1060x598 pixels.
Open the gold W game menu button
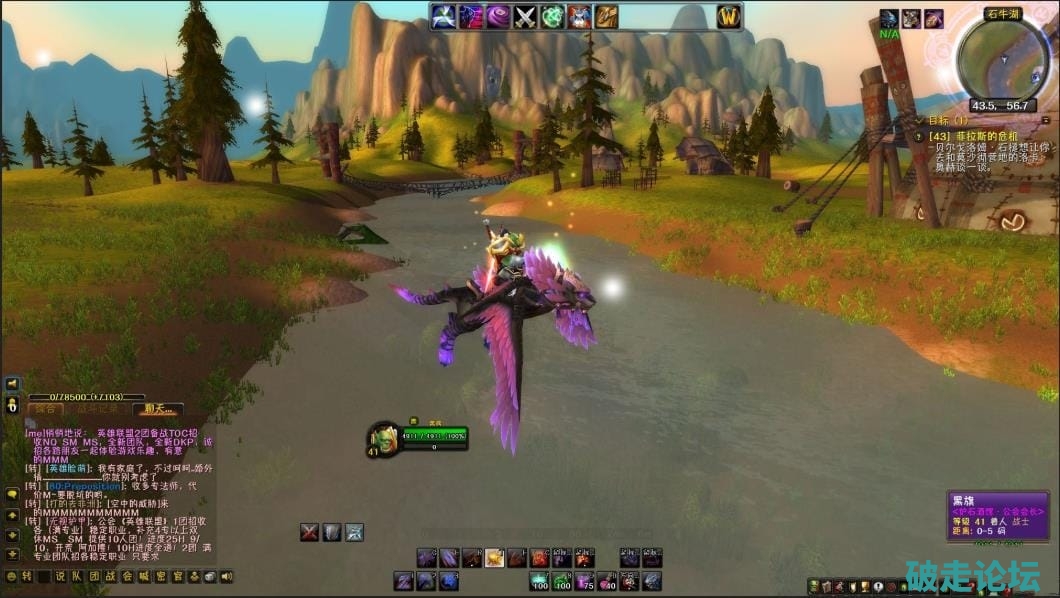[728, 16]
